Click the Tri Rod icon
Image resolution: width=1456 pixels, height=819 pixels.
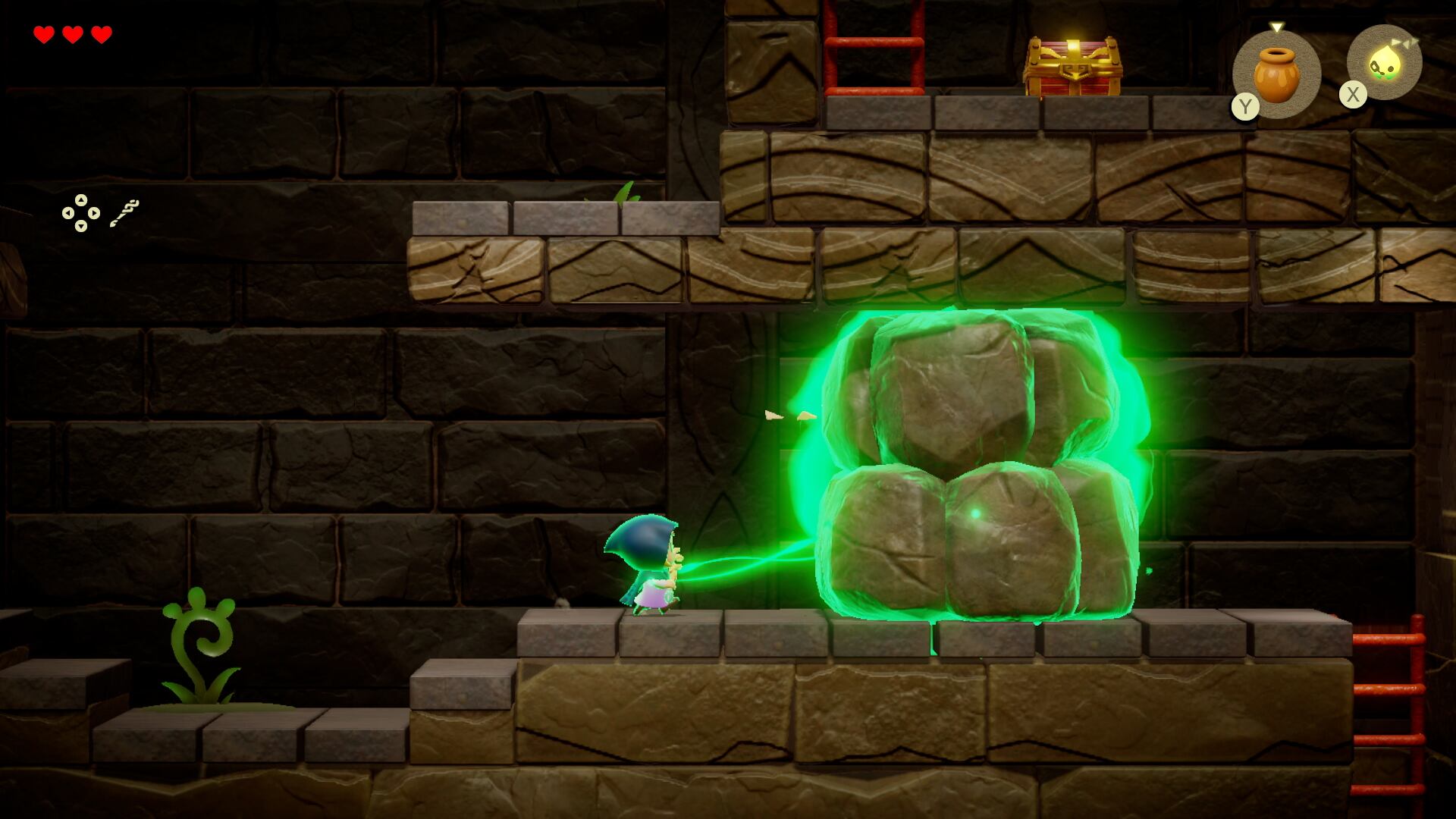coord(124,213)
